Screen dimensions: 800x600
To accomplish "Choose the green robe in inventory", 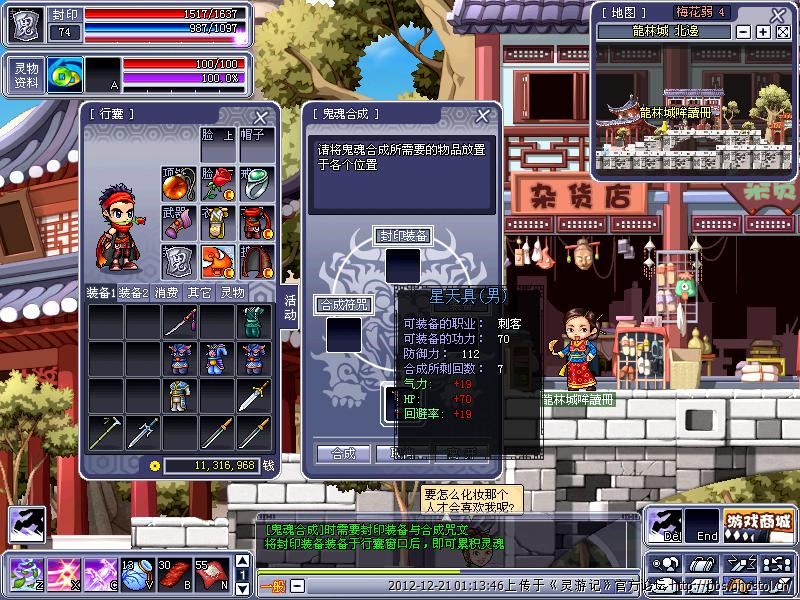I will click(x=253, y=322).
